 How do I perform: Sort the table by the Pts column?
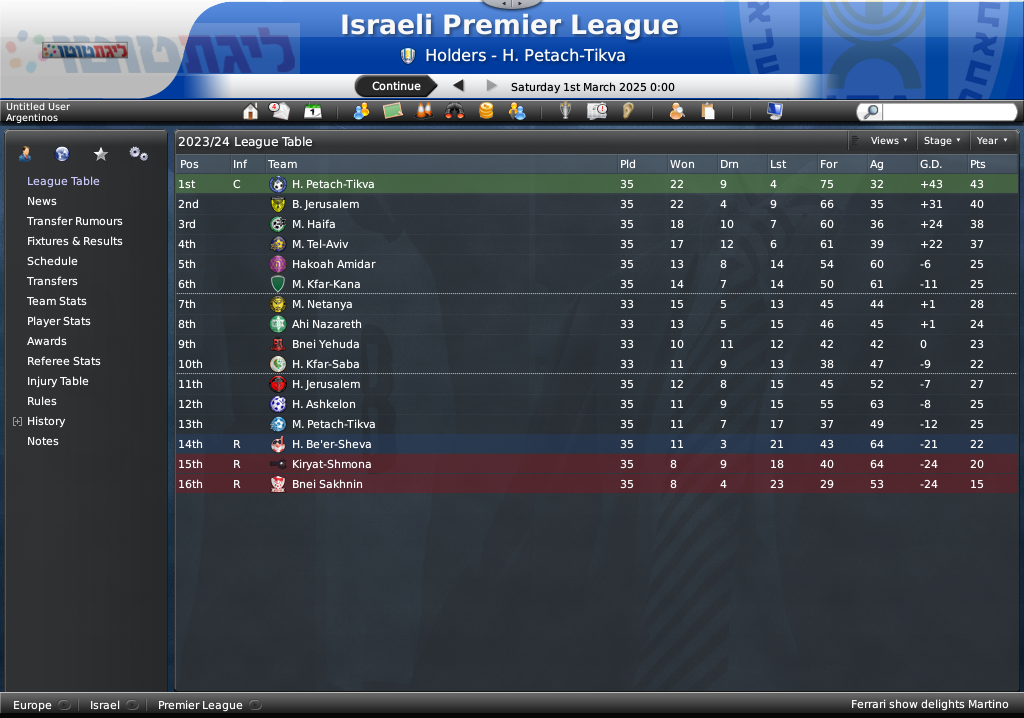[977, 164]
